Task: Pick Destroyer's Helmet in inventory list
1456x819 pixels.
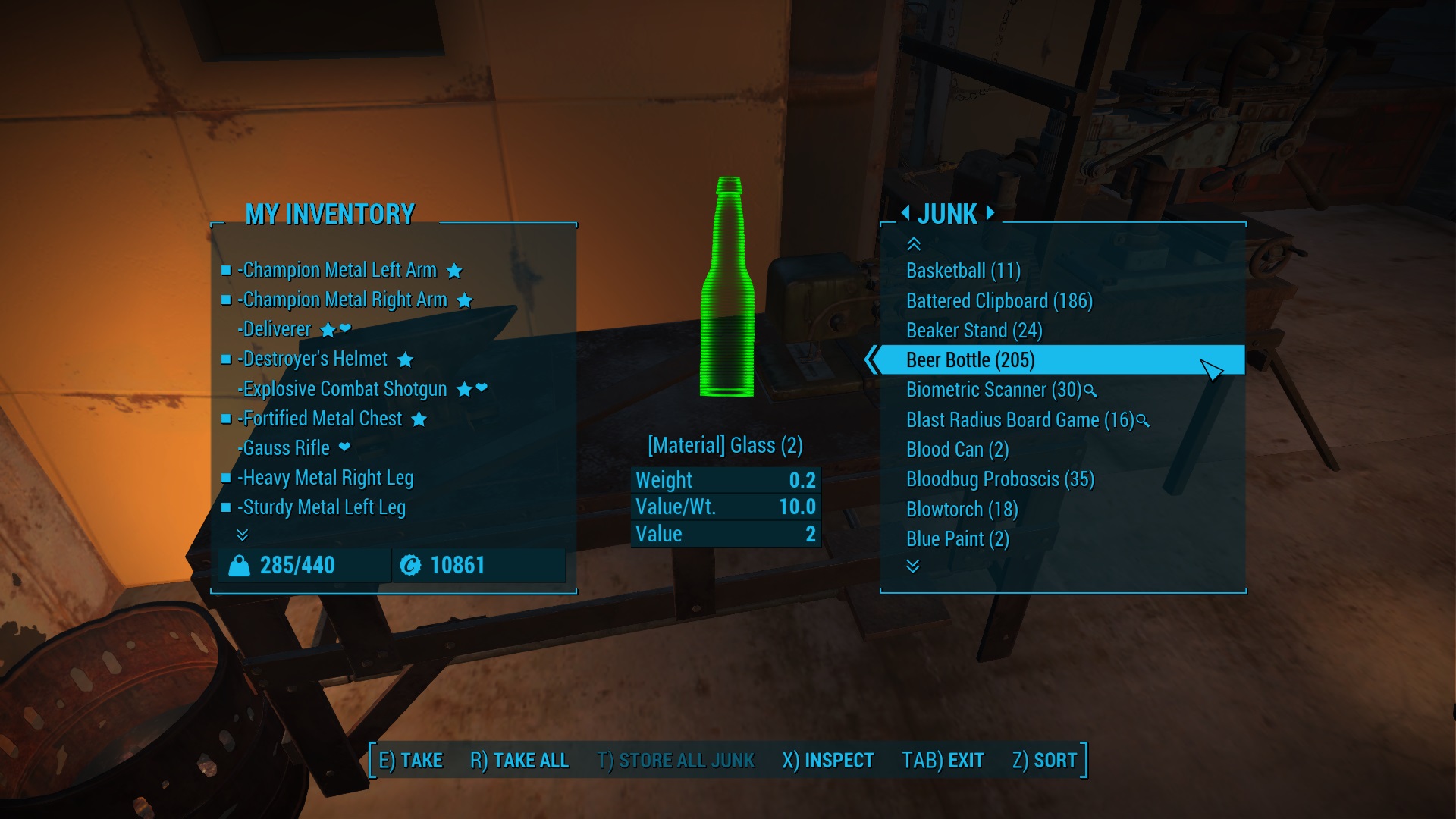Action: pos(315,359)
